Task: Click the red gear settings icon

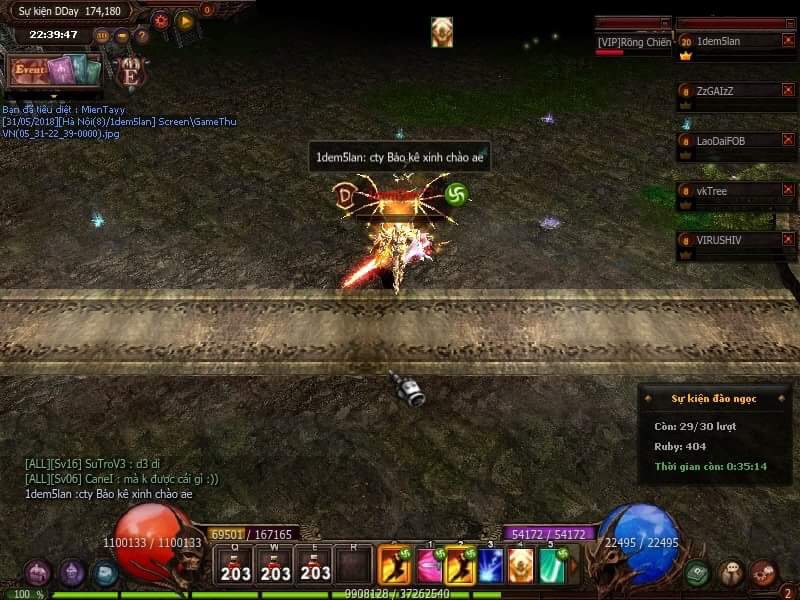Action: pos(160,19)
